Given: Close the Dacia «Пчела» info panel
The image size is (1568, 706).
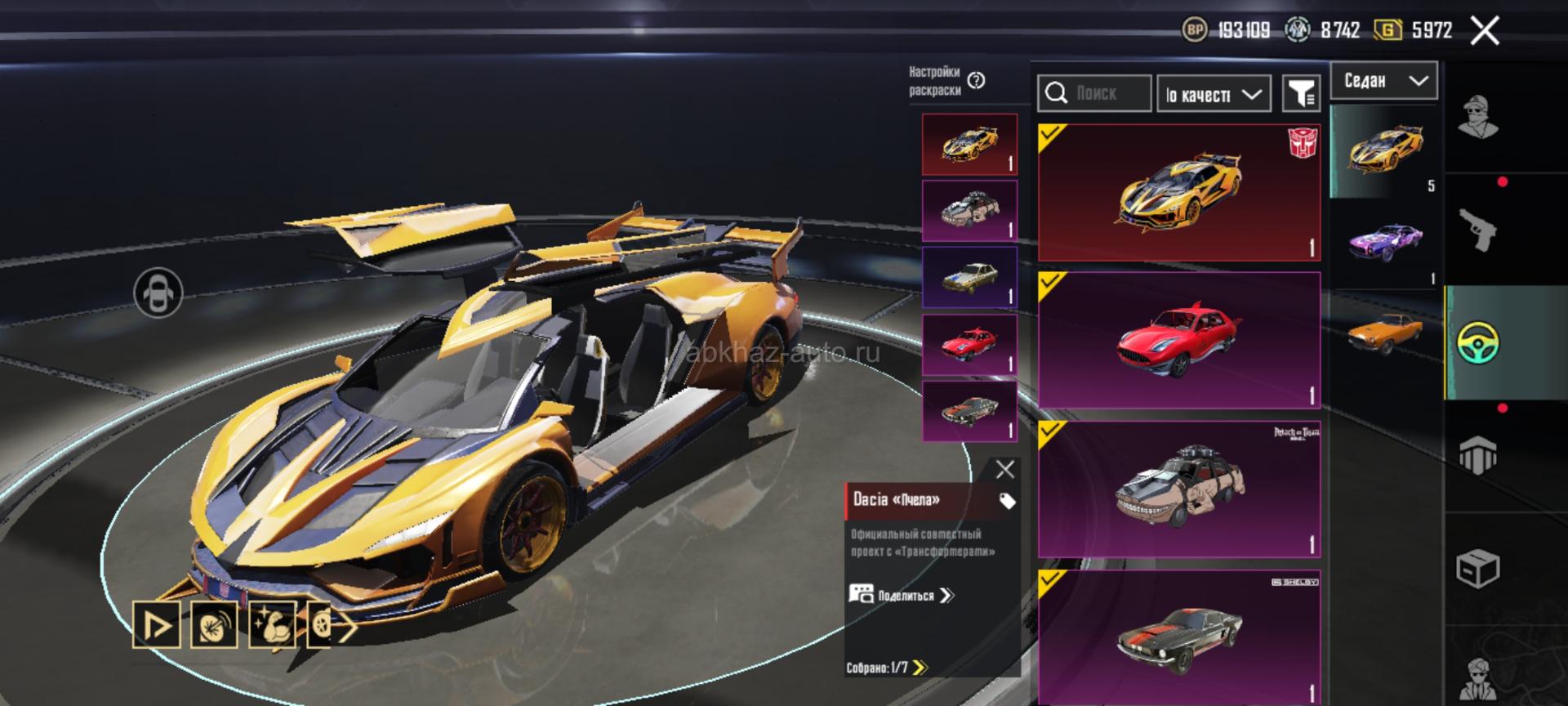Looking at the screenshot, I should coord(1004,469).
